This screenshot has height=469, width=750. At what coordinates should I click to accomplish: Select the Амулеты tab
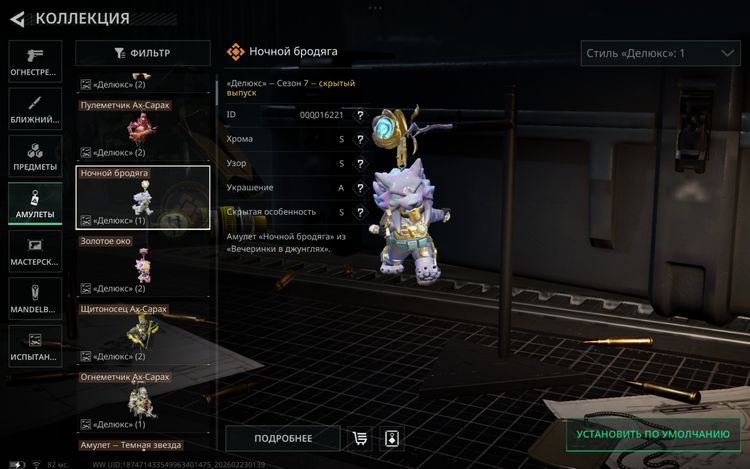pos(35,204)
